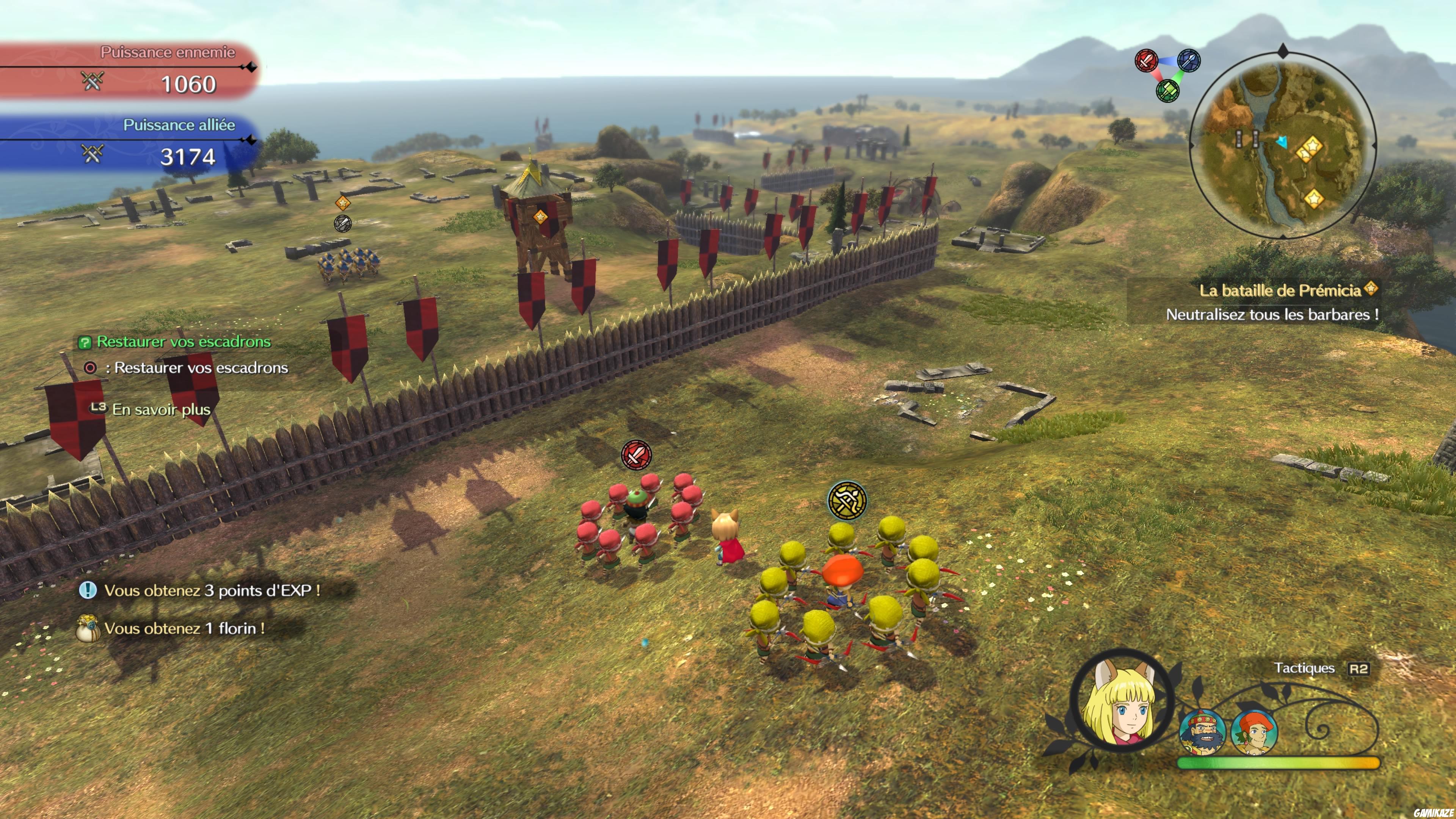This screenshot has height=819, width=1456.
Task: Select the red sword squad marker
Action: pyautogui.click(x=637, y=455)
